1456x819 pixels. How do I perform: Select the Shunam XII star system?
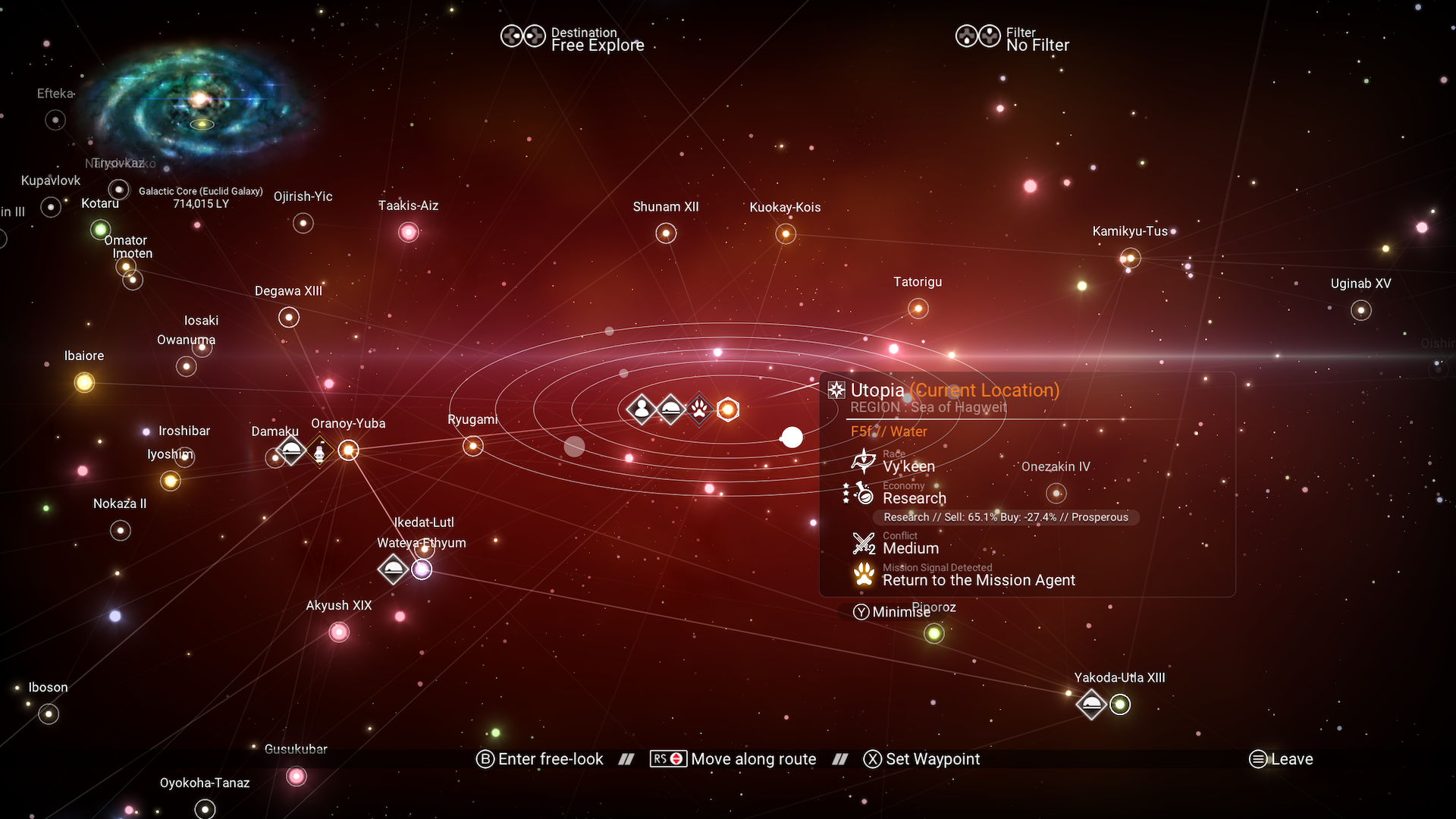(x=666, y=233)
